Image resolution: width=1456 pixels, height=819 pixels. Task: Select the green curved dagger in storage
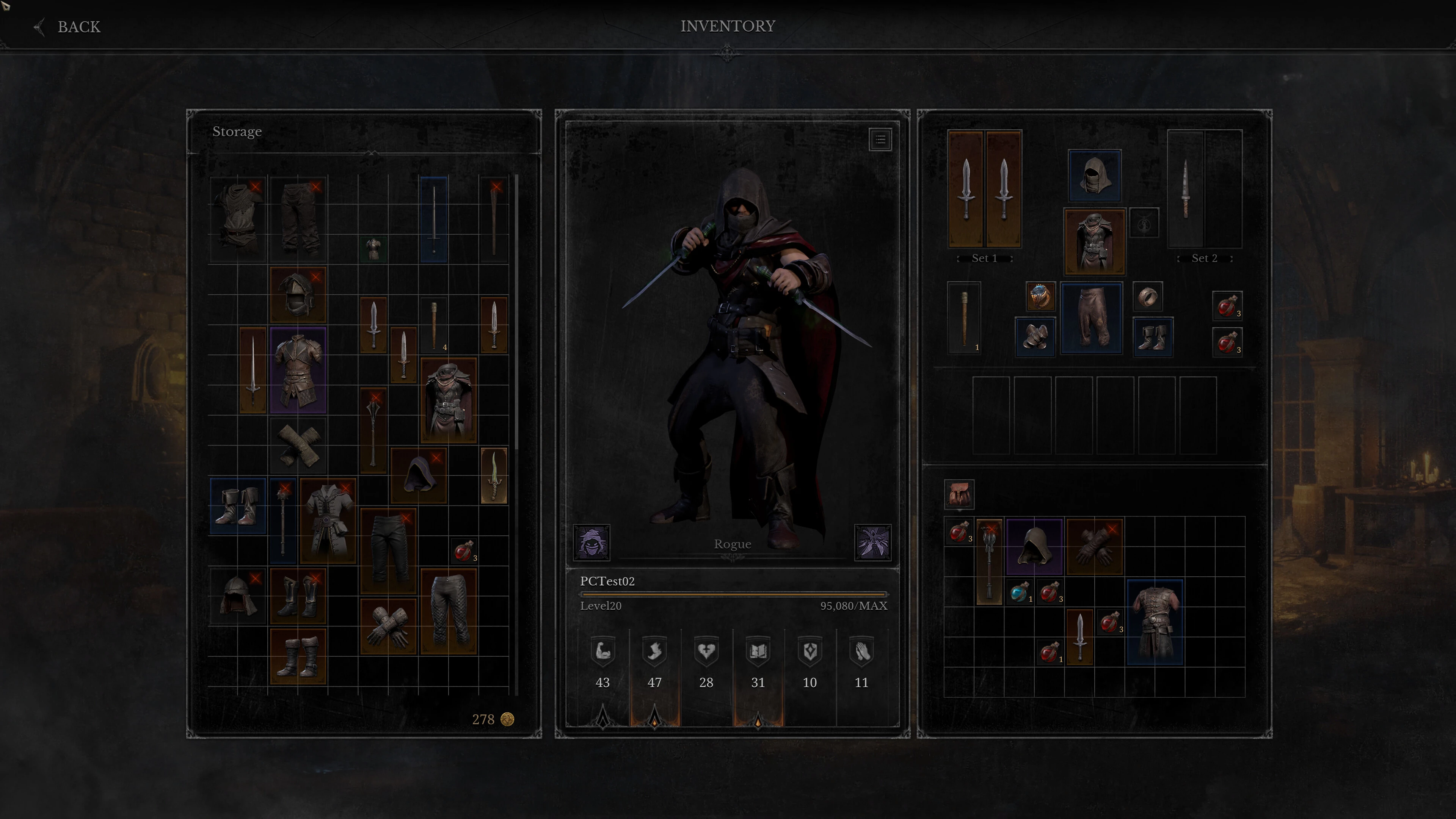[x=493, y=475]
